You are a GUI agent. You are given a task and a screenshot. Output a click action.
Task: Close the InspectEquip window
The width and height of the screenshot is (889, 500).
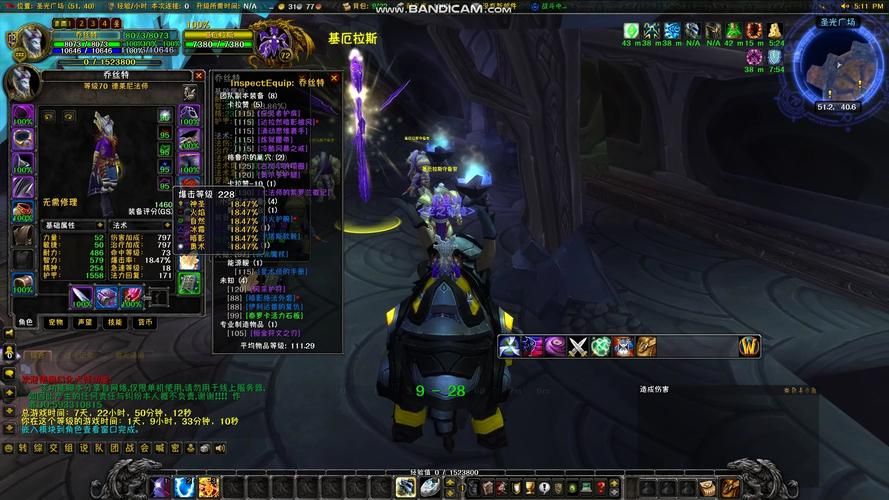[334, 77]
